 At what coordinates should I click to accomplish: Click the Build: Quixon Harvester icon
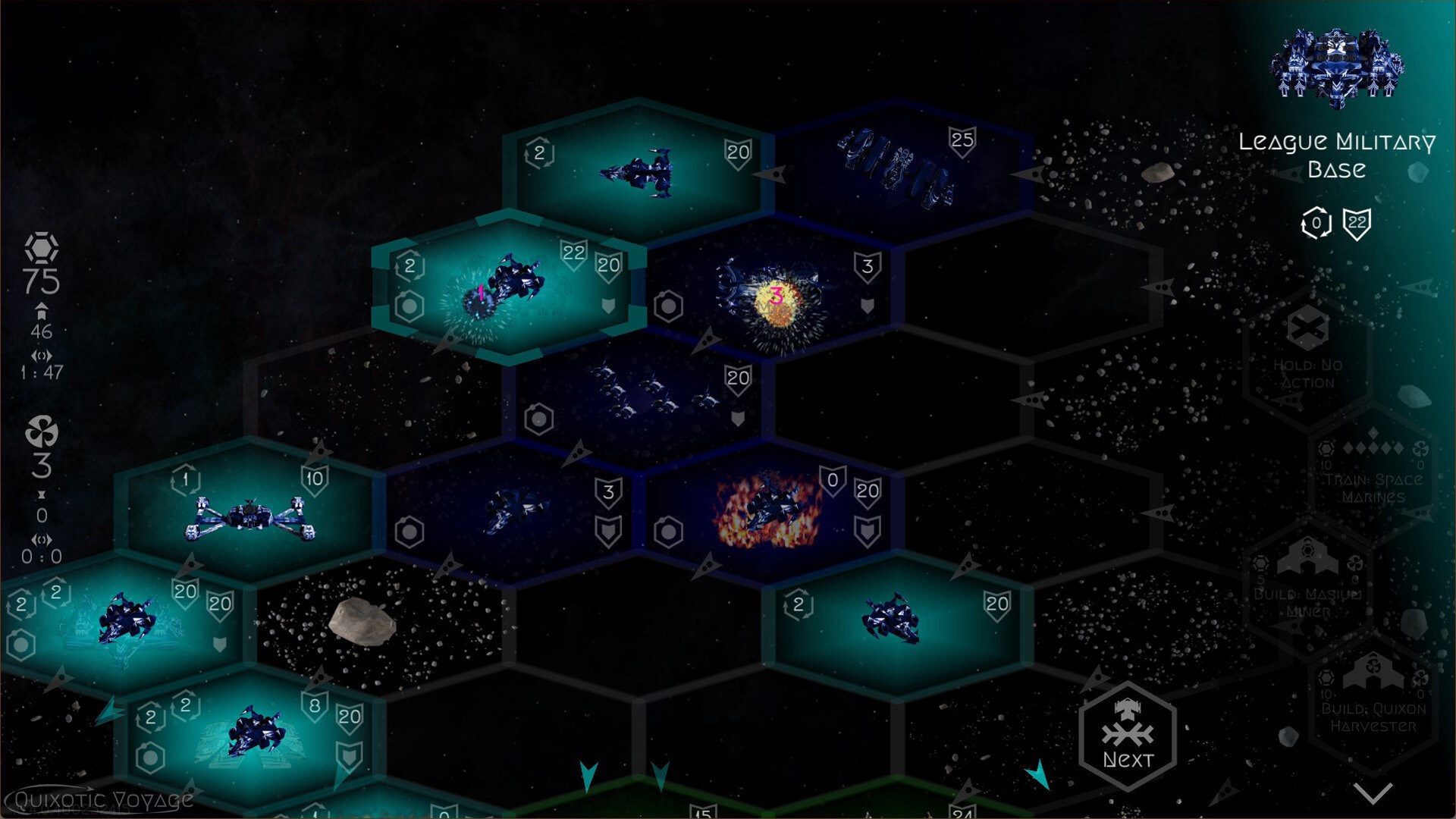pyautogui.click(x=1374, y=670)
